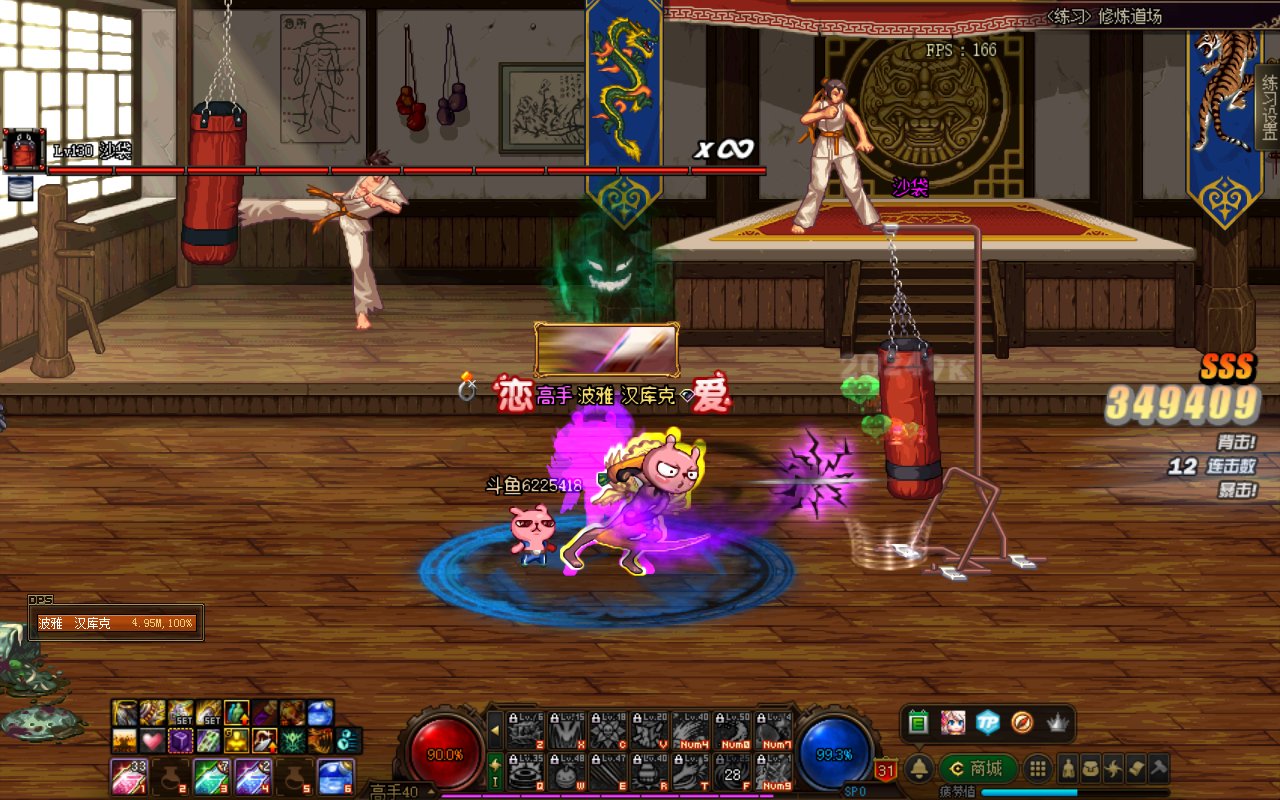Use the pink potion in slot 1
The width and height of the screenshot is (1280, 800).
pos(128,776)
